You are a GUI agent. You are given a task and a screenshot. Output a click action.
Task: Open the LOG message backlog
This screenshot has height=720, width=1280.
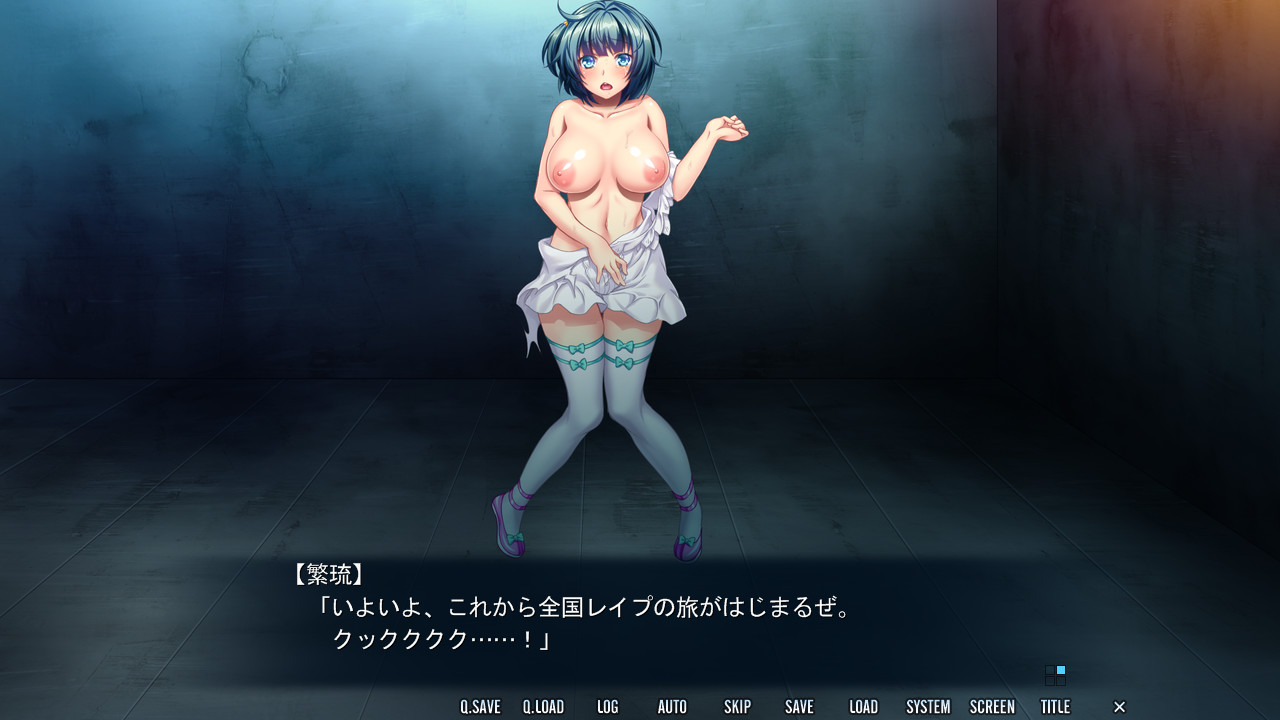tap(607, 706)
